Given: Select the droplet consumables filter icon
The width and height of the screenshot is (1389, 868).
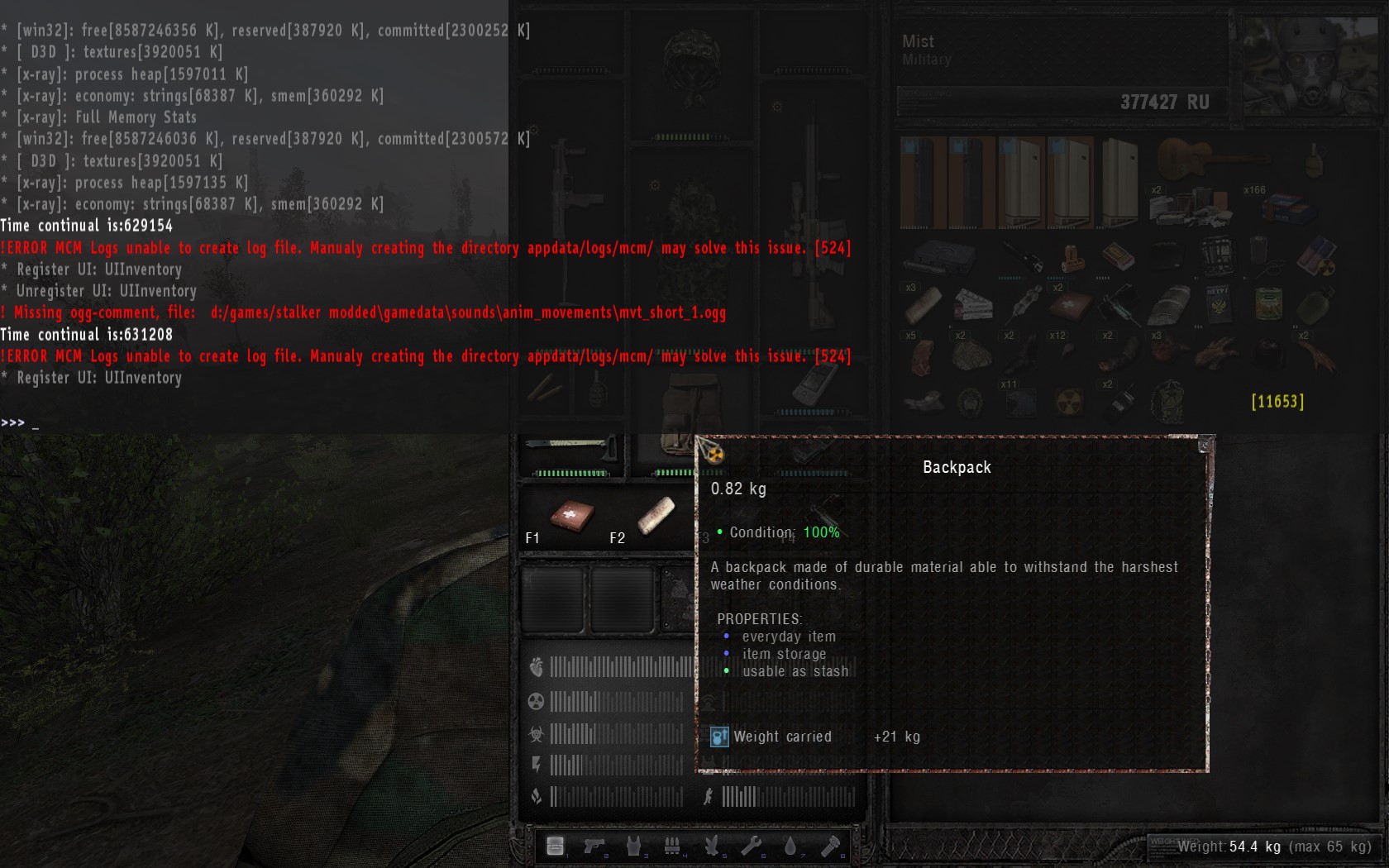Looking at the screenshot, I should pyautogui.click(x=791, y=845).
